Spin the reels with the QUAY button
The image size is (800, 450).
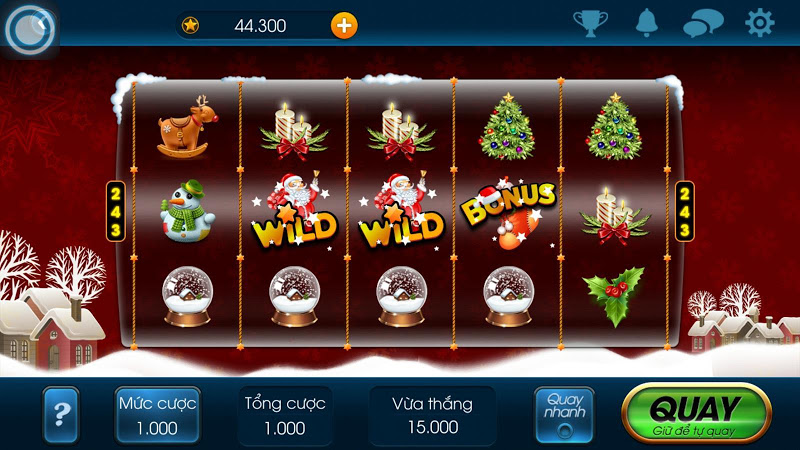click(696, 413)
